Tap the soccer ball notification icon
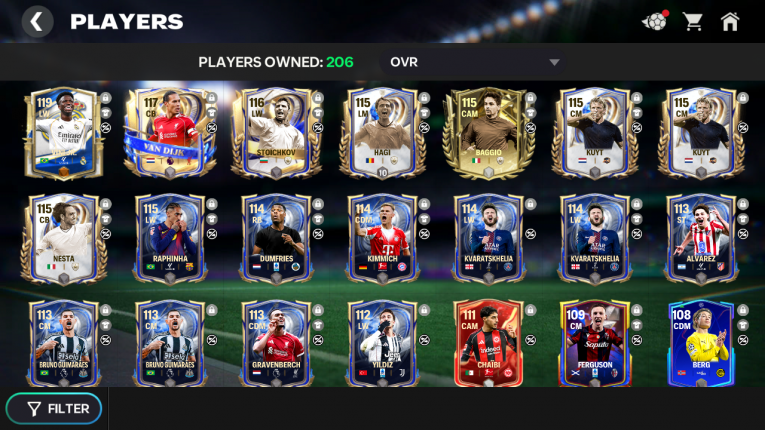The image size is (765, 430). pyautogui.click(x=654, y=21)
